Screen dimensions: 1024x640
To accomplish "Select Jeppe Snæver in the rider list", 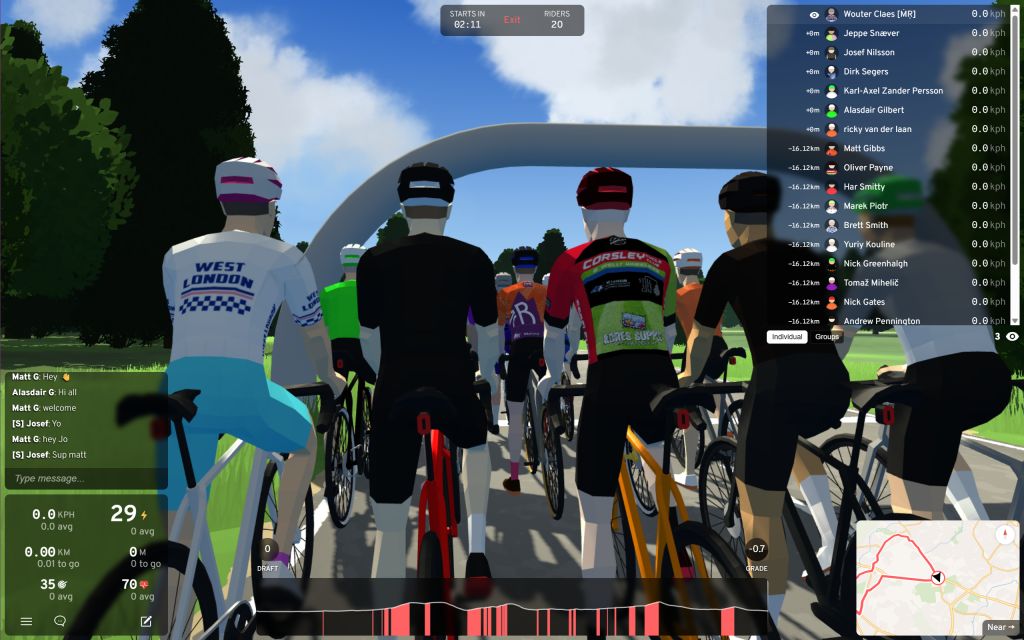I will point(871,33).
